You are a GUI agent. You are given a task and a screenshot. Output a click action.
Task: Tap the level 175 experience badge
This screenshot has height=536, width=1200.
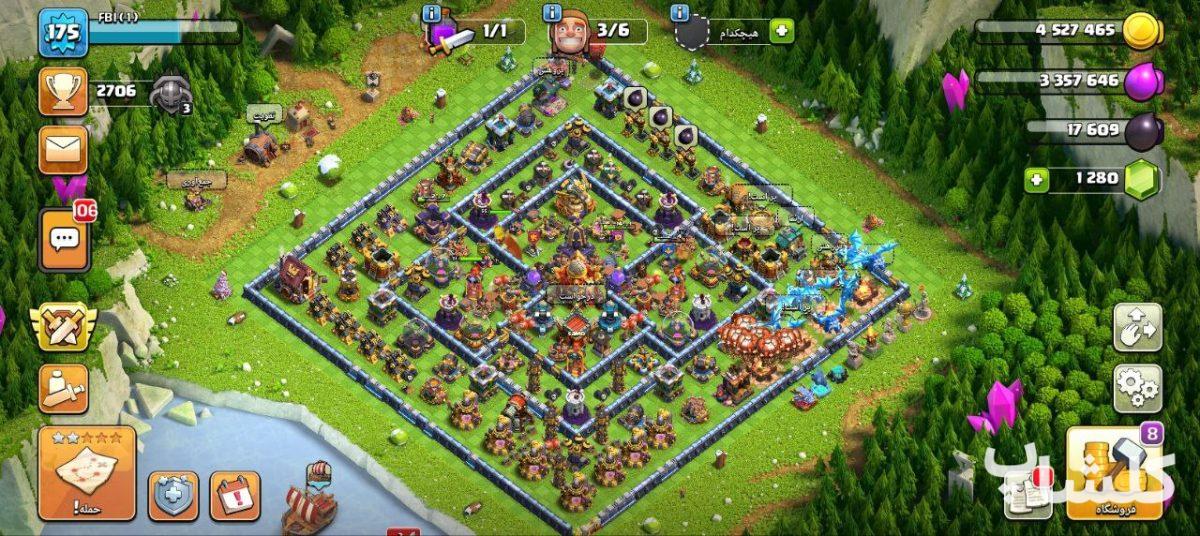[x=63, y=32]
